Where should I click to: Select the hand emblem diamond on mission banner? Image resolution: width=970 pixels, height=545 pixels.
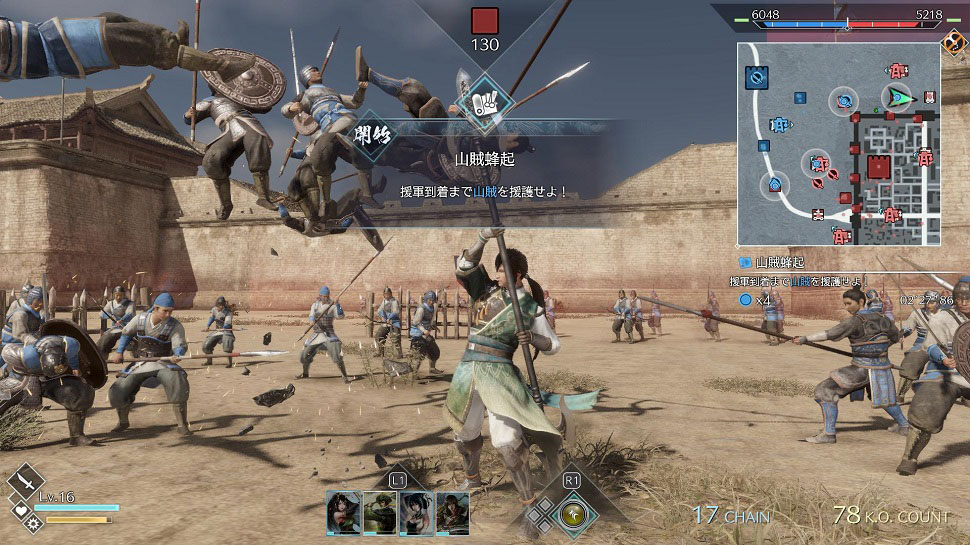485,101
